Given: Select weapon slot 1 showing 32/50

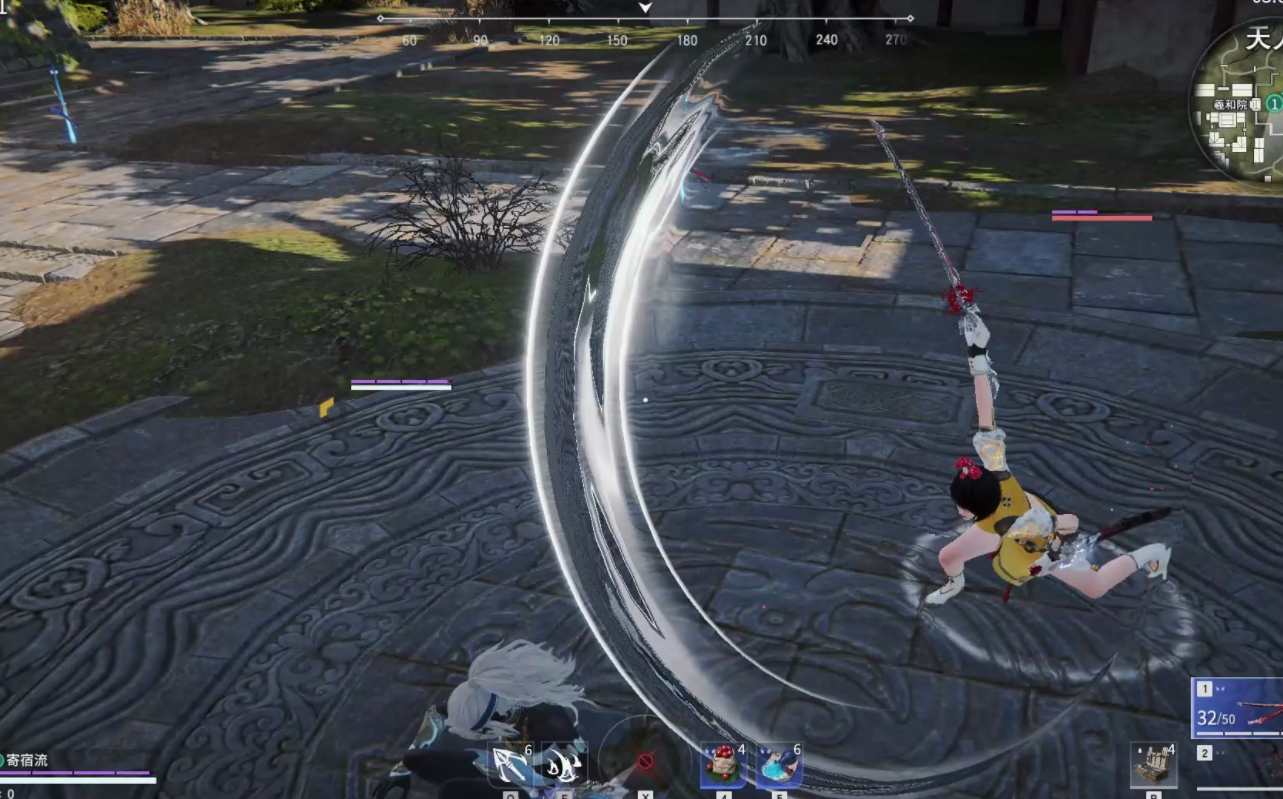Looking at the screenshot, I should [x=1238, y=709].
